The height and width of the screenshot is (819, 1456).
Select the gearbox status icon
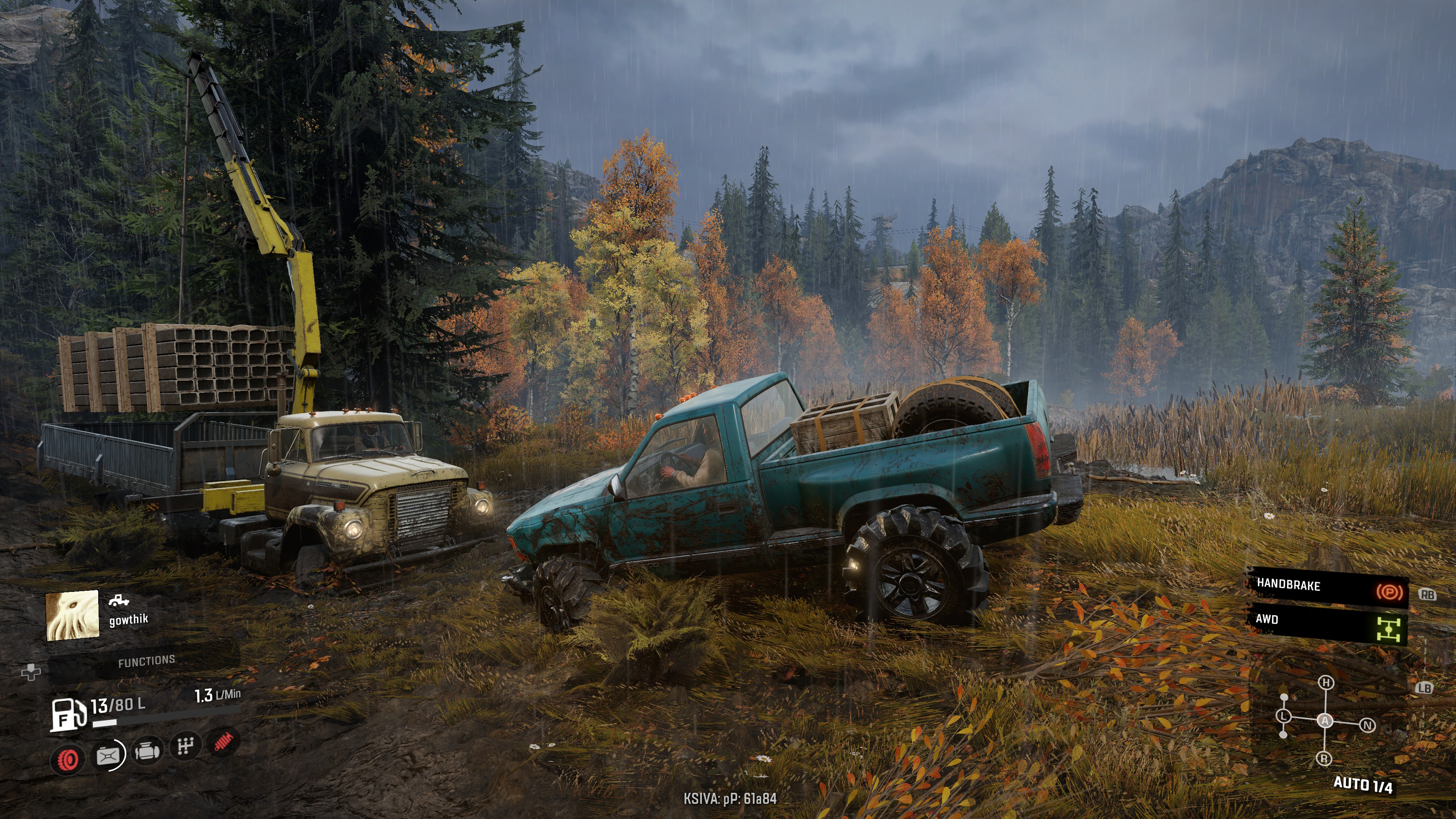click(185, 747)
